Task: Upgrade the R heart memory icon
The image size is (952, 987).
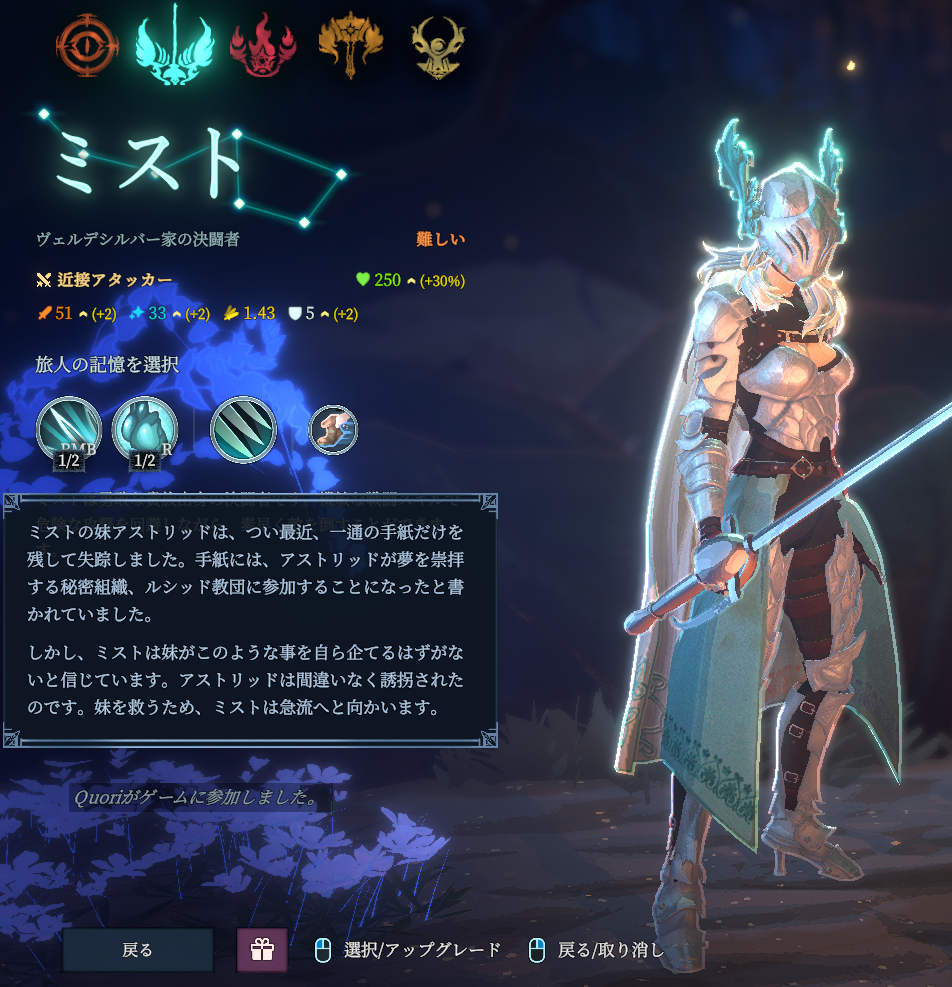Action: click(145, 431)
